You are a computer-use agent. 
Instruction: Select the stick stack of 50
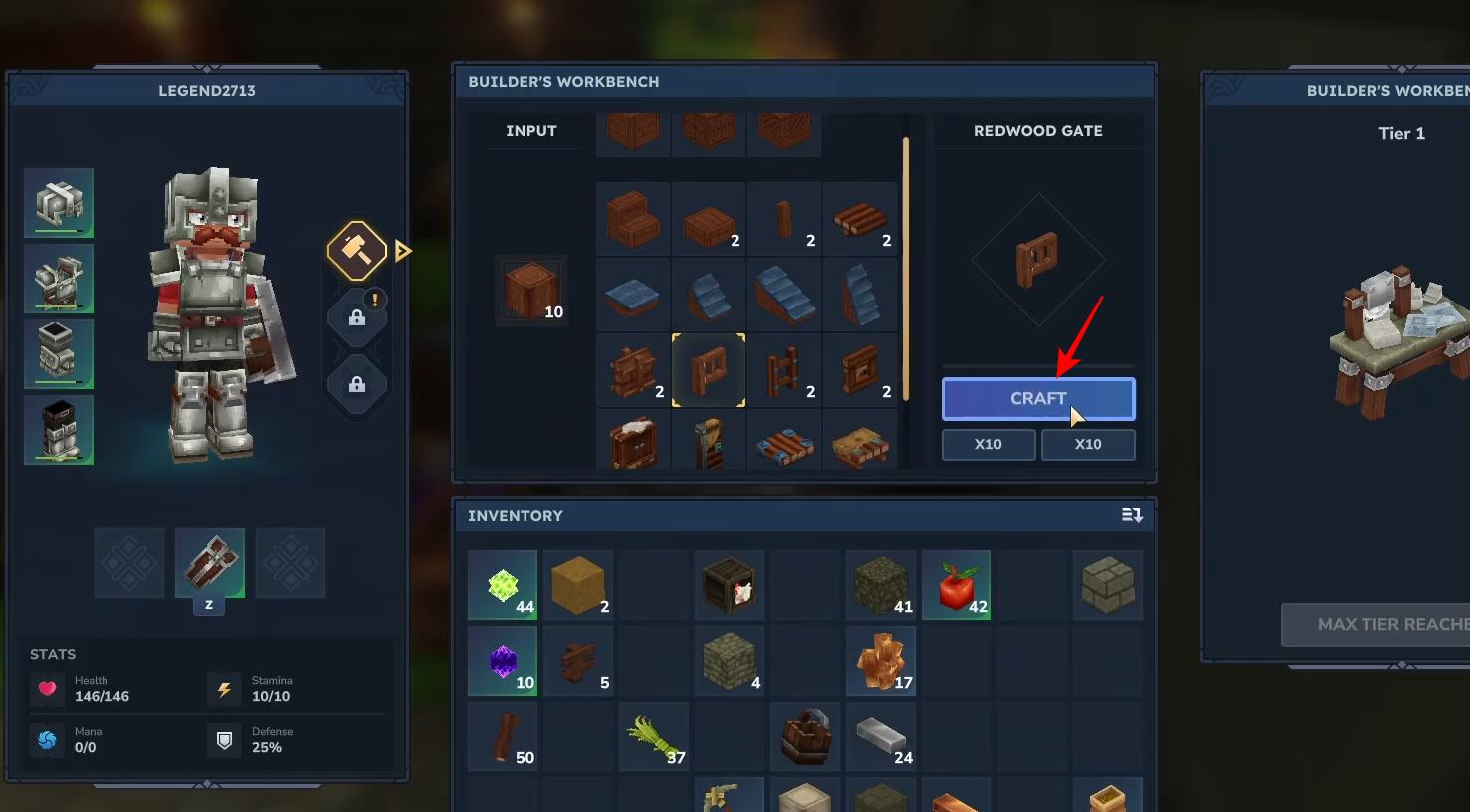point(503,736)
